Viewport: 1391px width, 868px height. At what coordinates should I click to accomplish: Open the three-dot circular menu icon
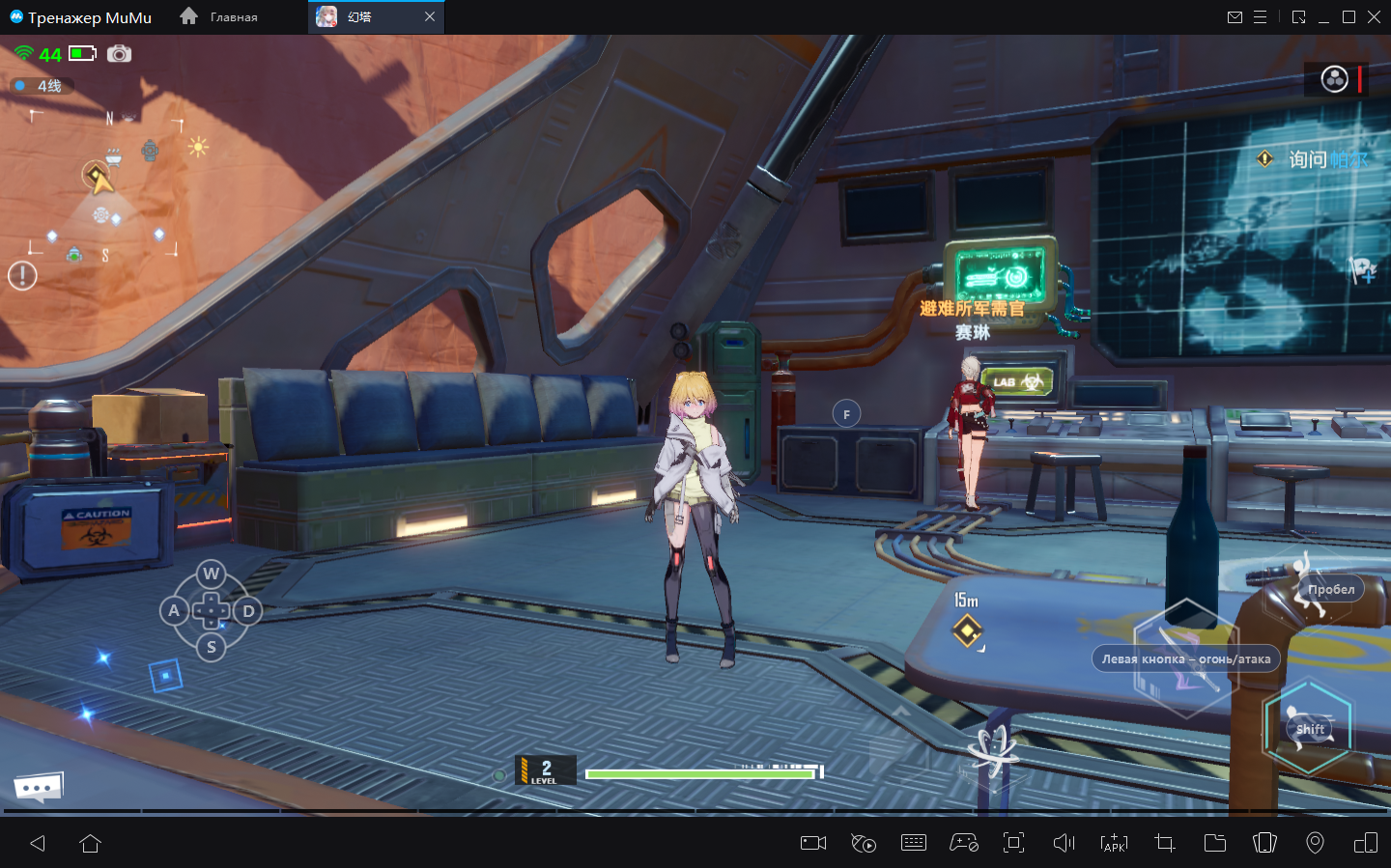1334,79
